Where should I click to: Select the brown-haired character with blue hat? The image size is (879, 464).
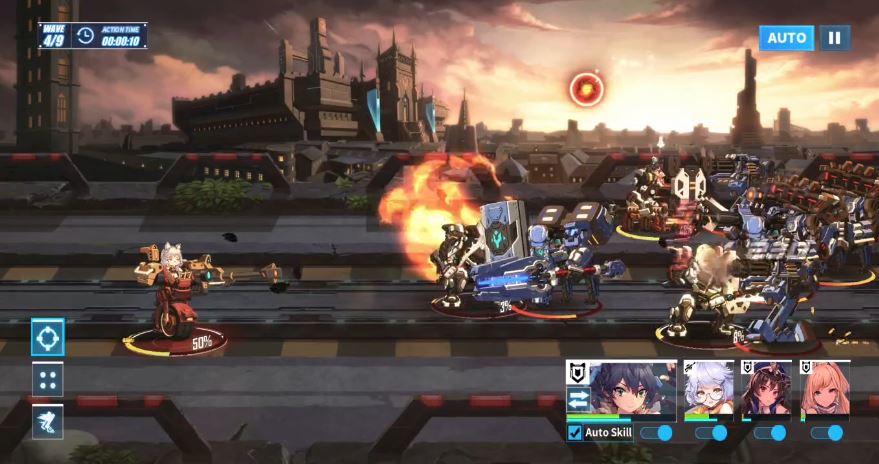click(768, 391)
